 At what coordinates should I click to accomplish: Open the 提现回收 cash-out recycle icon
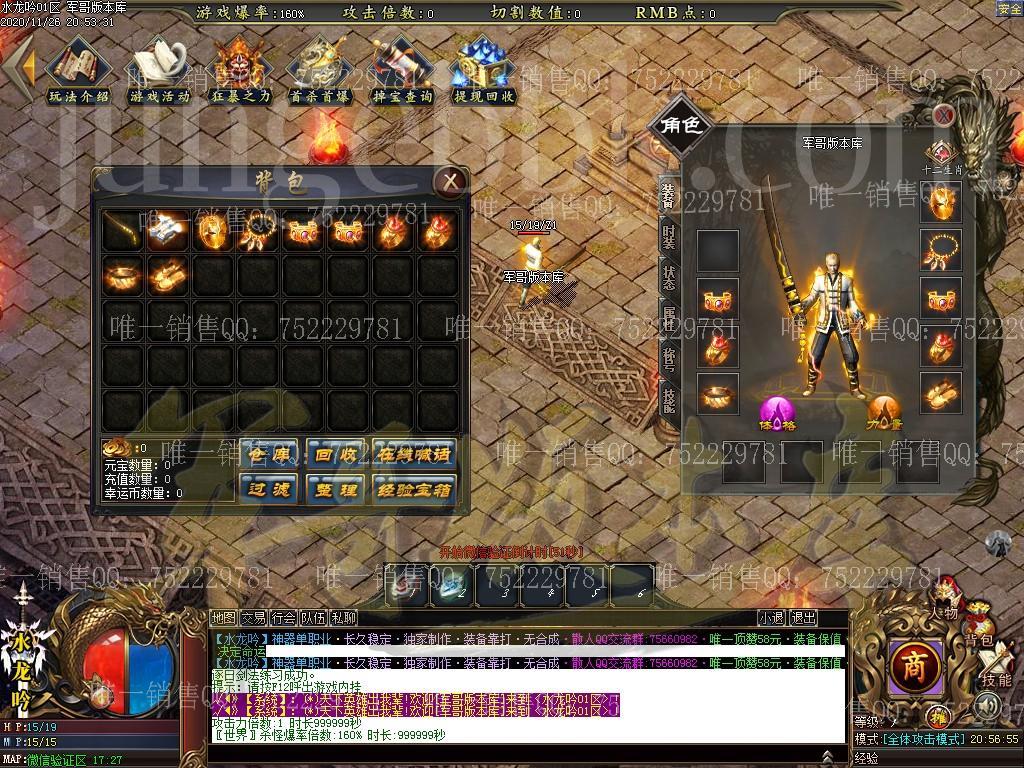[x=484, y=70]
